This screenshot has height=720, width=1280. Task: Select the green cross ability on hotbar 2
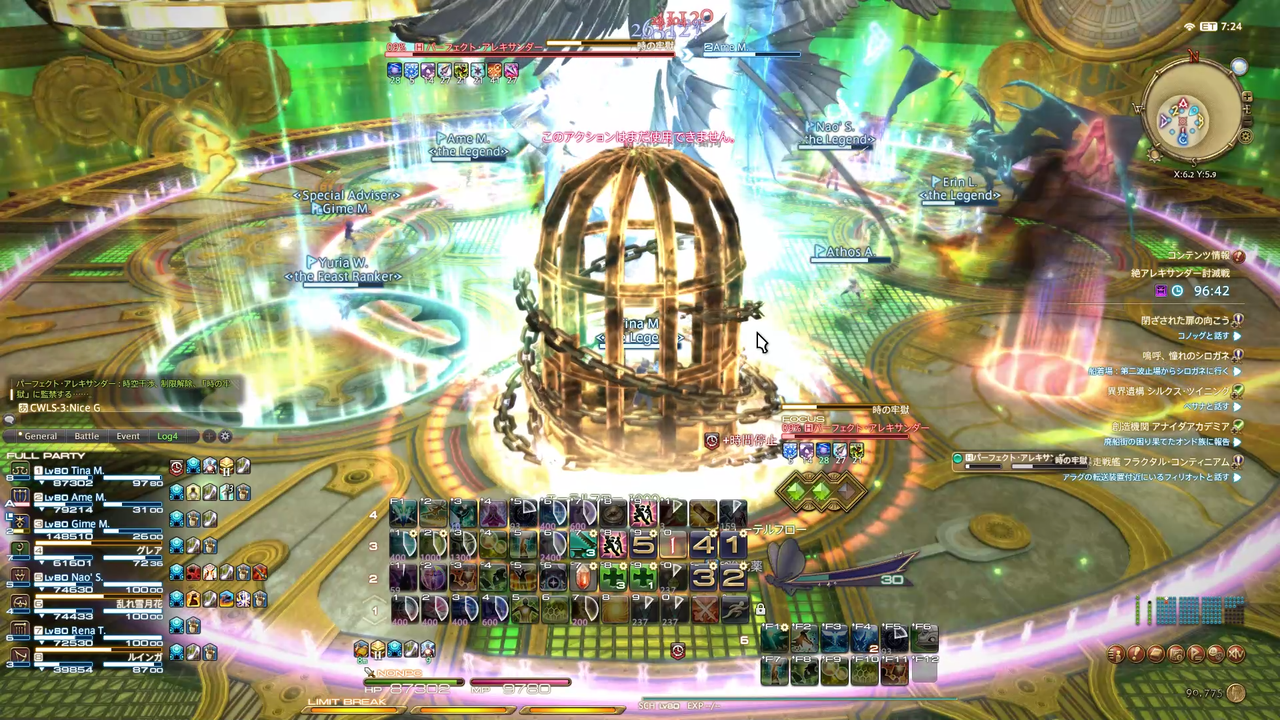pyautogui.click(x=612, y=578)
